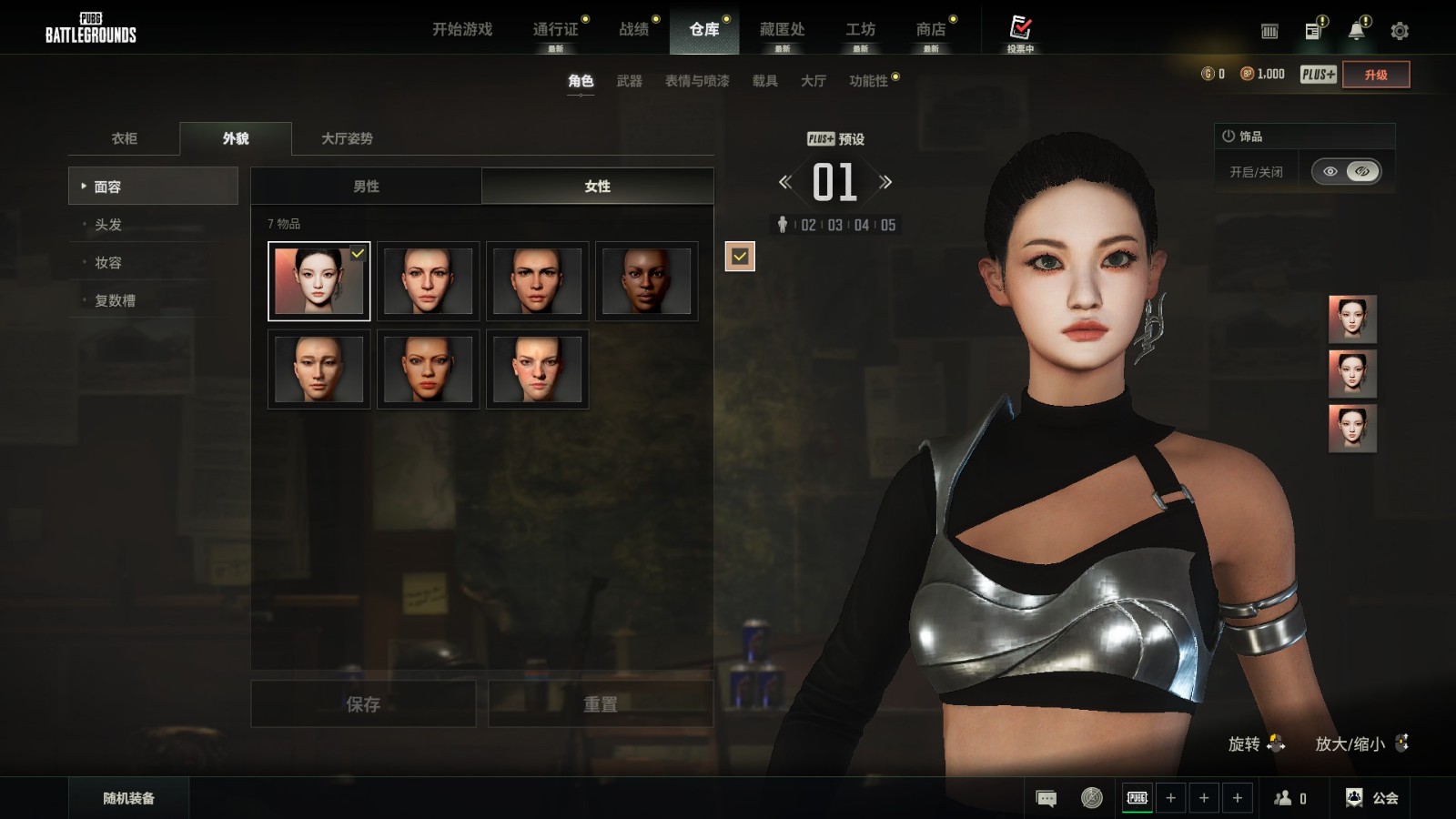Open the 公会 guild panel
The image size is (1456, 819).
click(x=1373, y=798)
